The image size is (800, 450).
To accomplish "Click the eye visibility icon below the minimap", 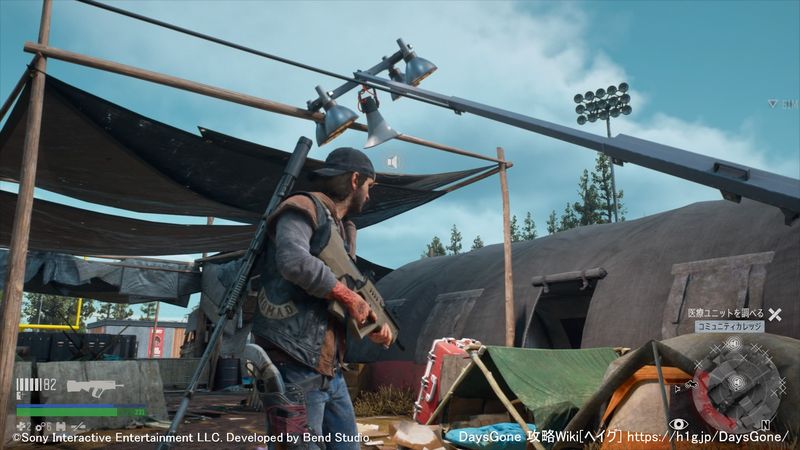I will click(x=679, y=425).
